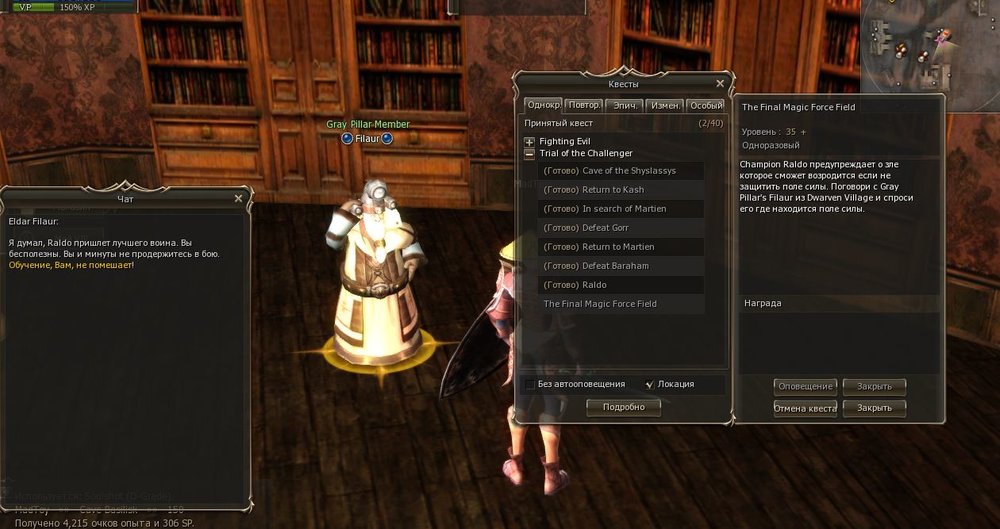
Task: Collapse the Trial of the Challenger group
Action: [x=530, y=154]
